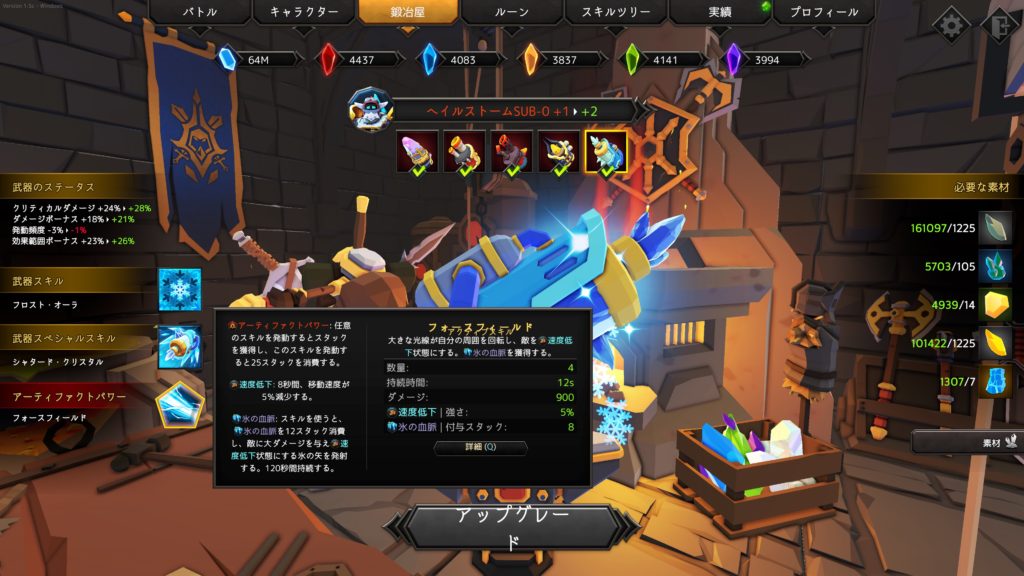Switch to the バトル tab
Viewport: 1024px width, 576px height.
pyautogui.click(x=199, y=12)
